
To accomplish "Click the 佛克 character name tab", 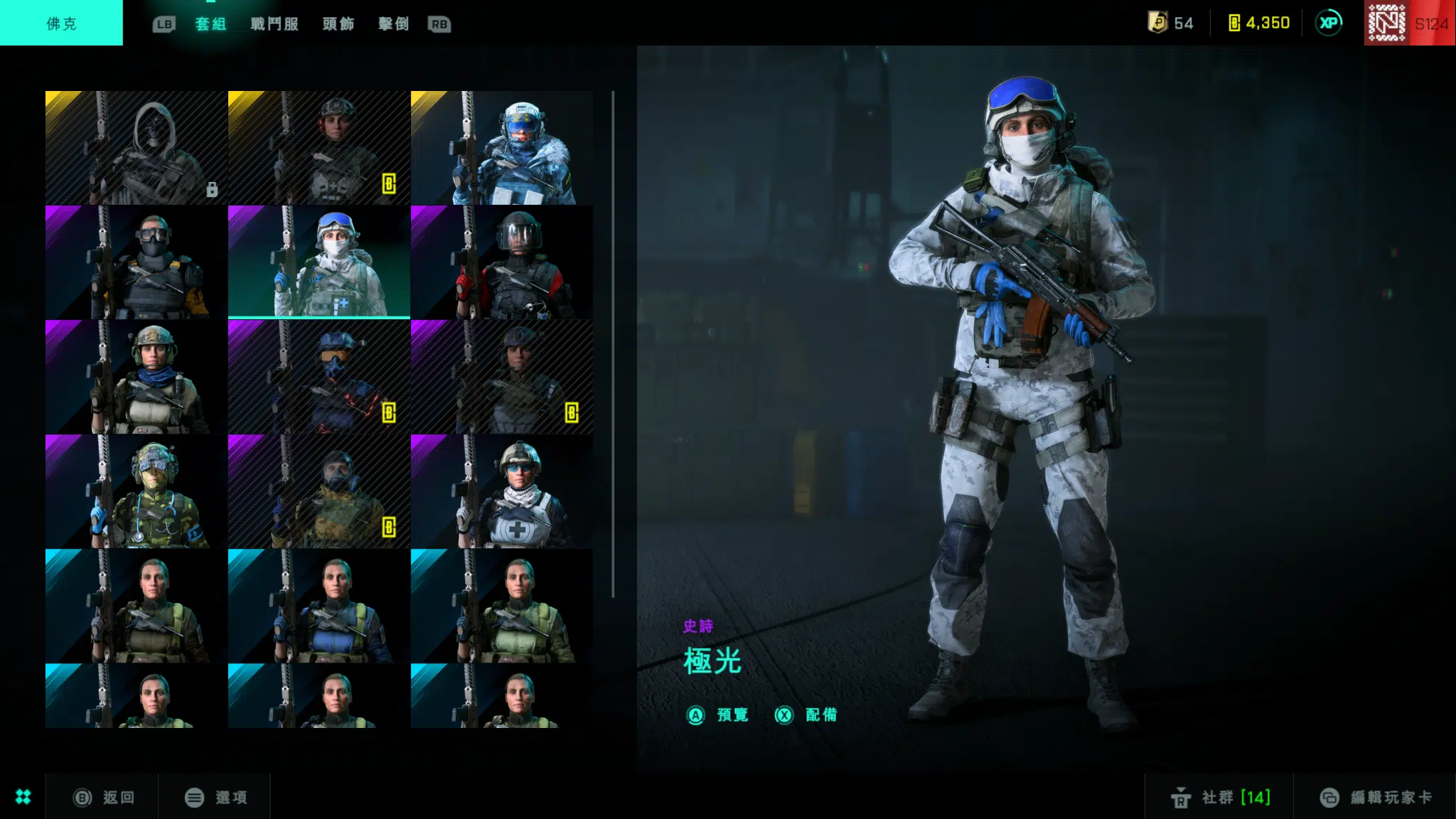I will (61, 23).
